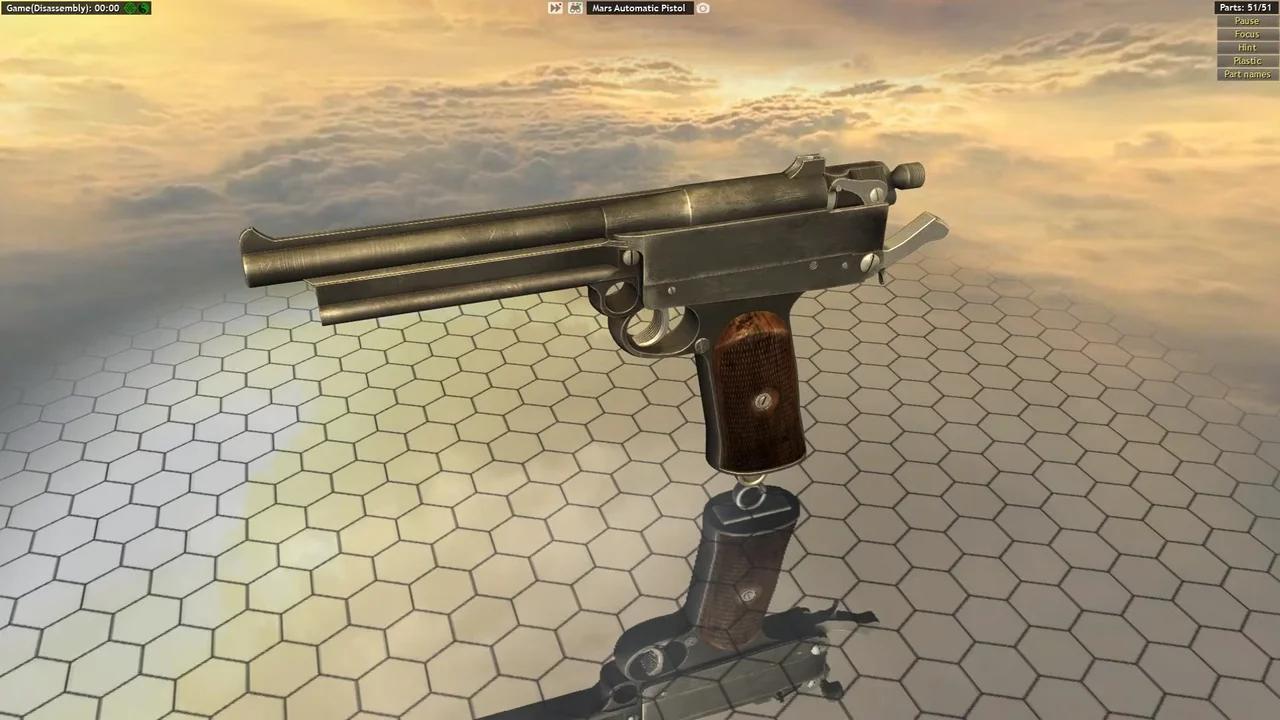
Task: Click the Game(Disassembly) timer label
Action: [x=60, y=8]
